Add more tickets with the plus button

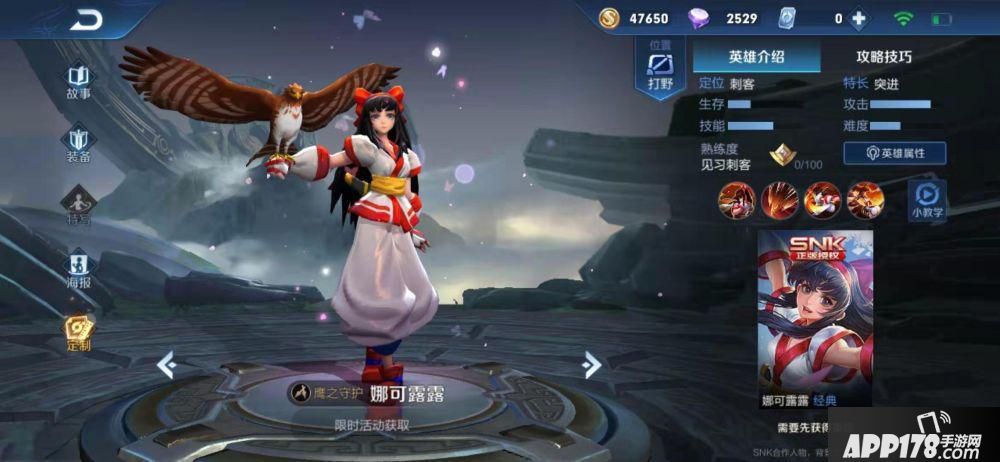pyautogui.click(x=858, y=18)
